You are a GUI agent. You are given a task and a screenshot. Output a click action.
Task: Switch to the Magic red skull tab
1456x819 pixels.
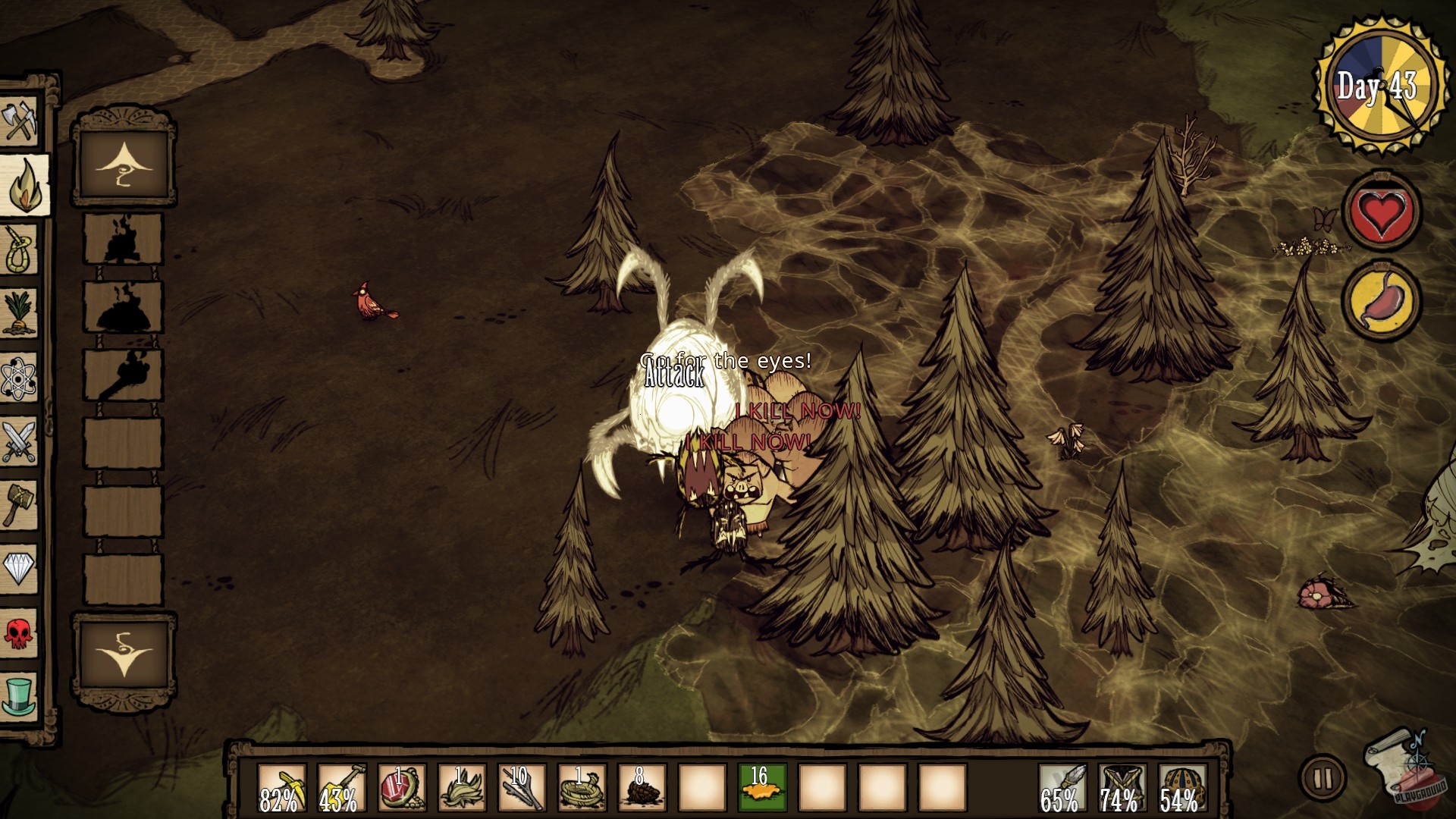pos(20,632)
